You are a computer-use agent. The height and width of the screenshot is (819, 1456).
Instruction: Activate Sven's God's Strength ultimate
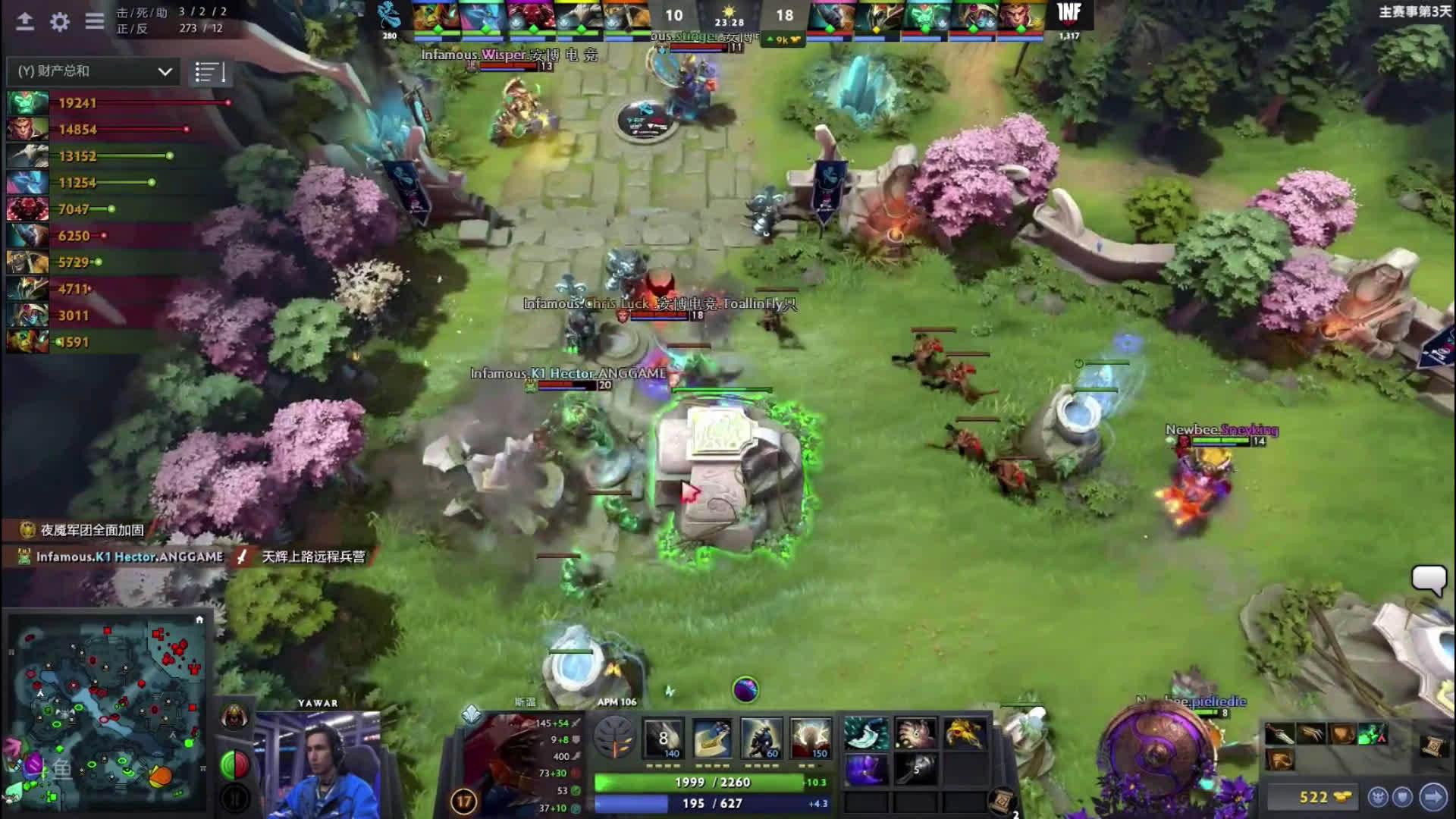810,738
